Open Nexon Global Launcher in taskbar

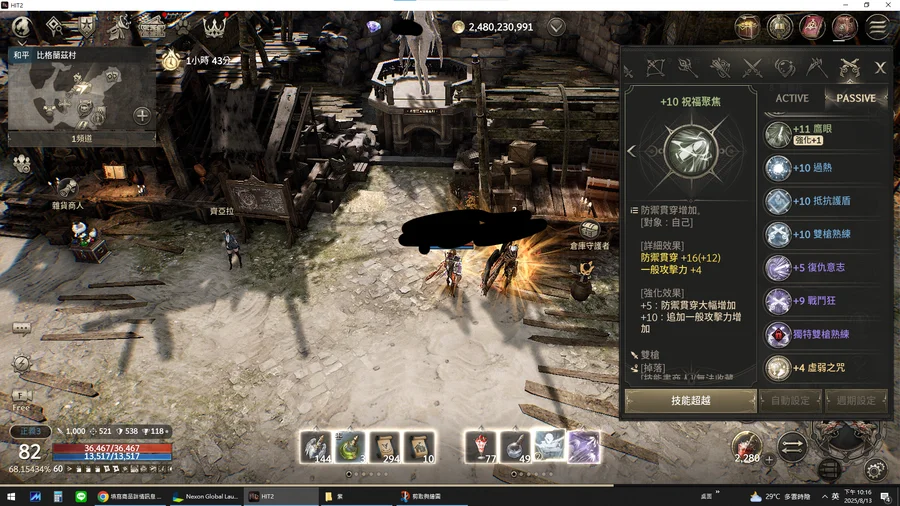205,496
